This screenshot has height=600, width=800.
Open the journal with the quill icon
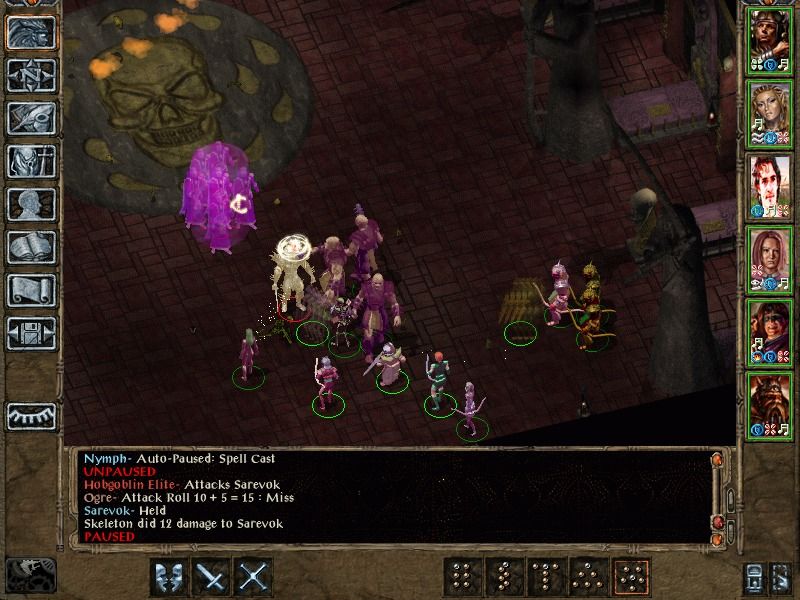(31, 118)
